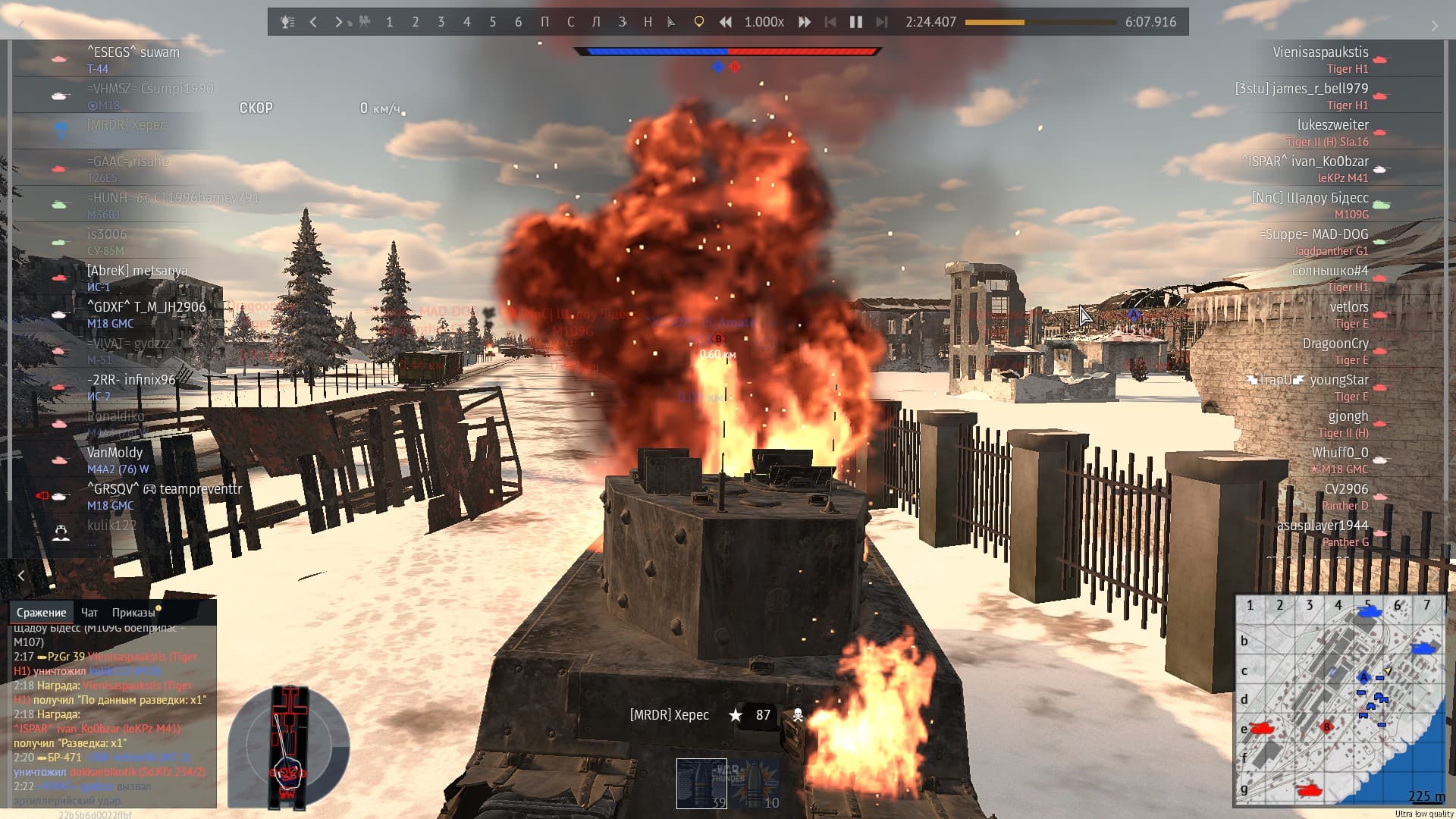
Task: Choose the 'П' camera mode button
Action: click(544, 22)
